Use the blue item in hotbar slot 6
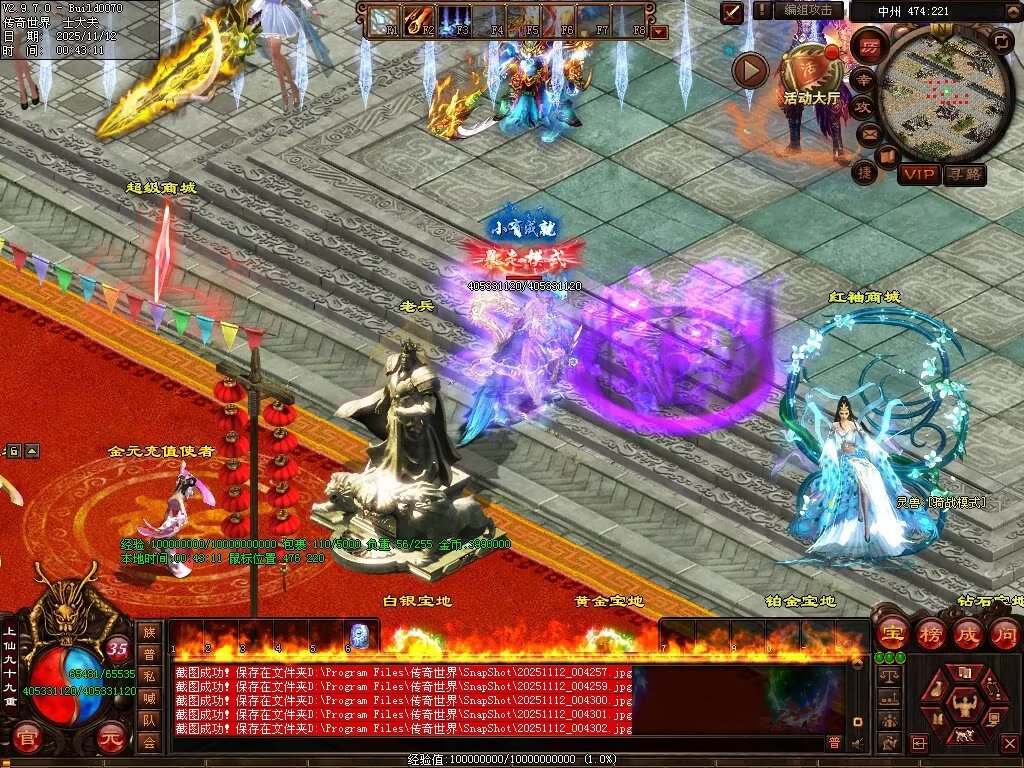Screen dimensions: 1024x768 point(359,634)
